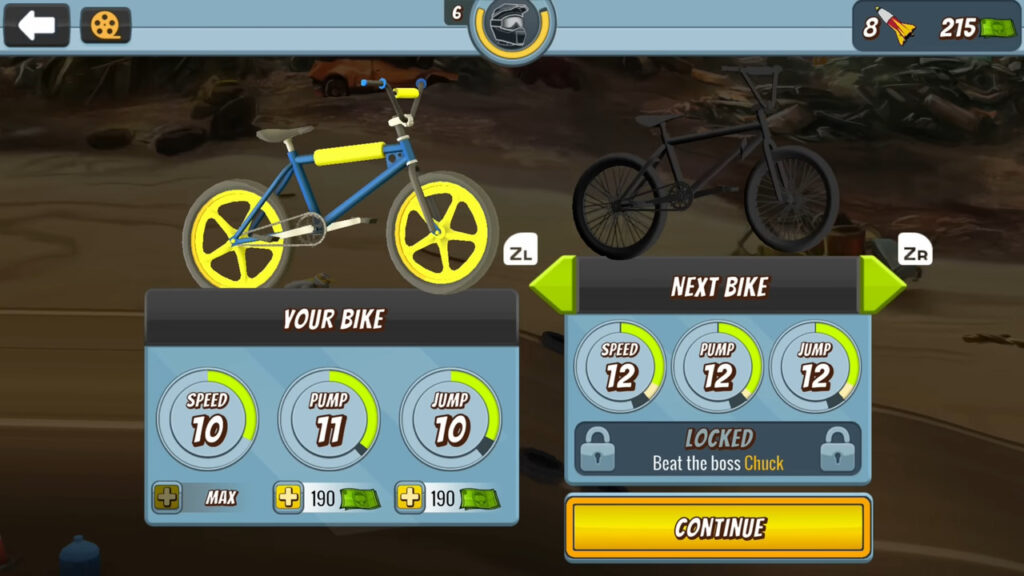Screen dimensions: 1024x576
Task: Select the helmet level badge
Action: [x=511, y=28]
